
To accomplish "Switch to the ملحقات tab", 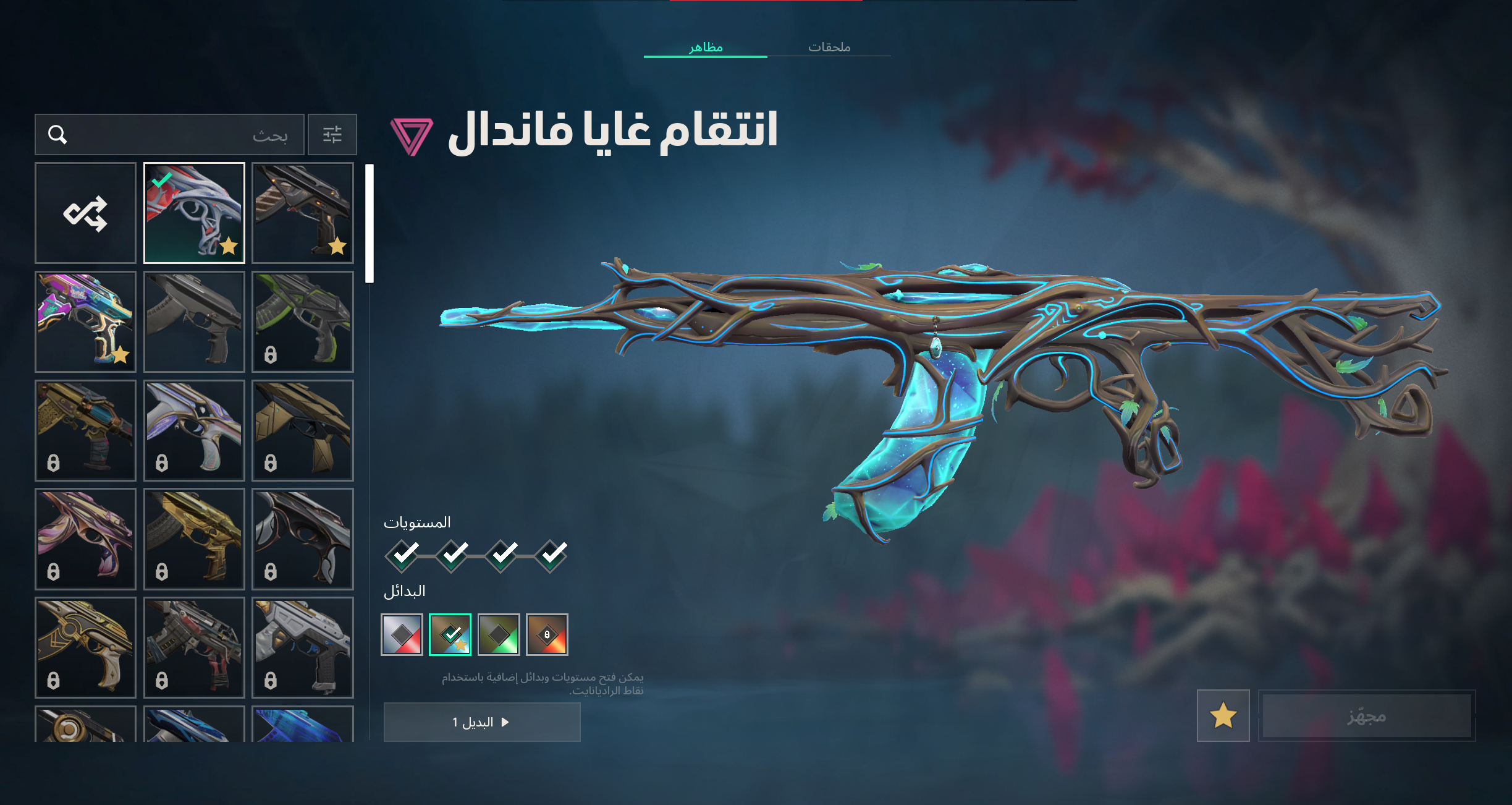I will 829,47.
